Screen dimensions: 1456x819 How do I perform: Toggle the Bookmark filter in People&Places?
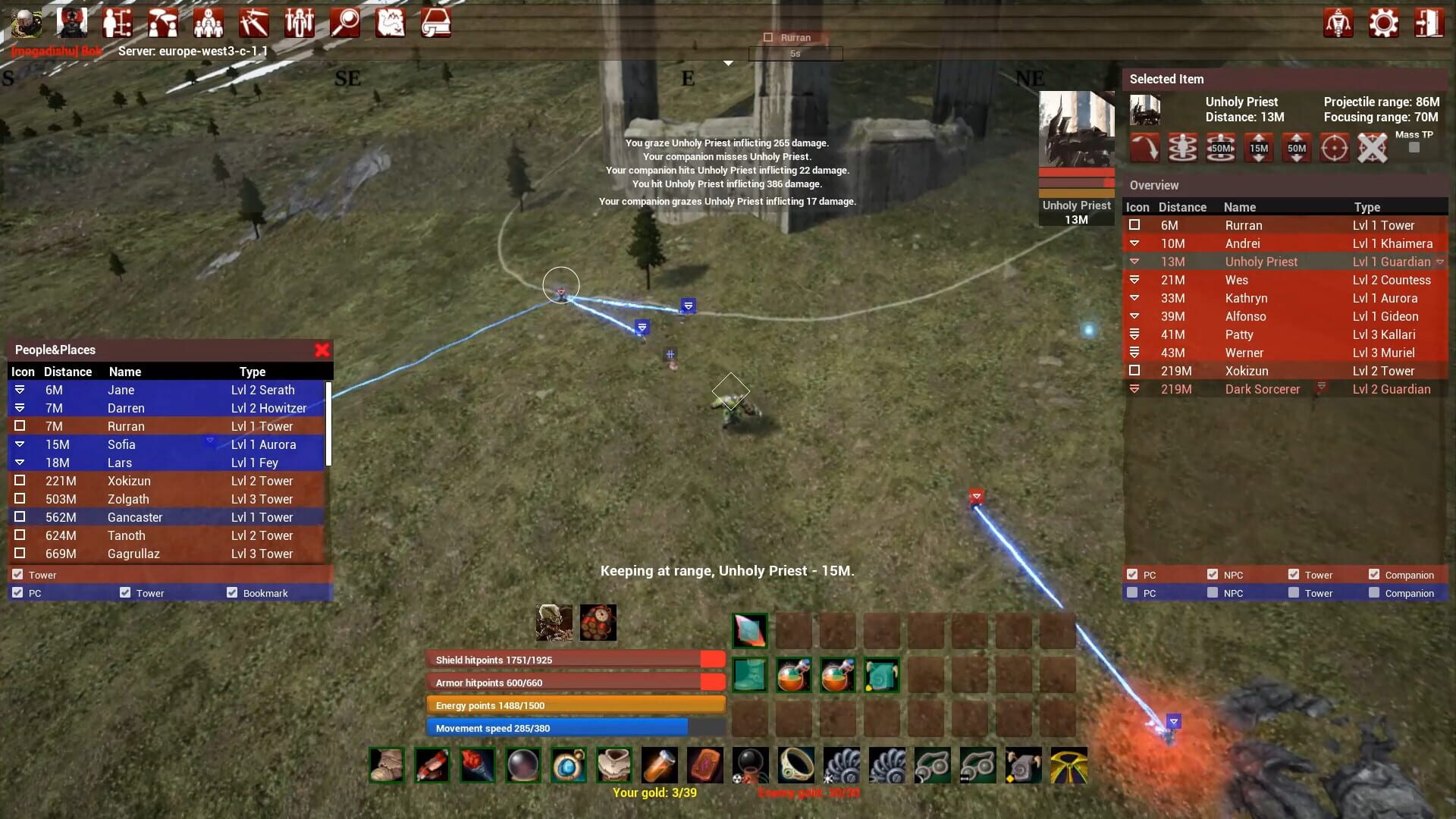[x=232, y=592]
